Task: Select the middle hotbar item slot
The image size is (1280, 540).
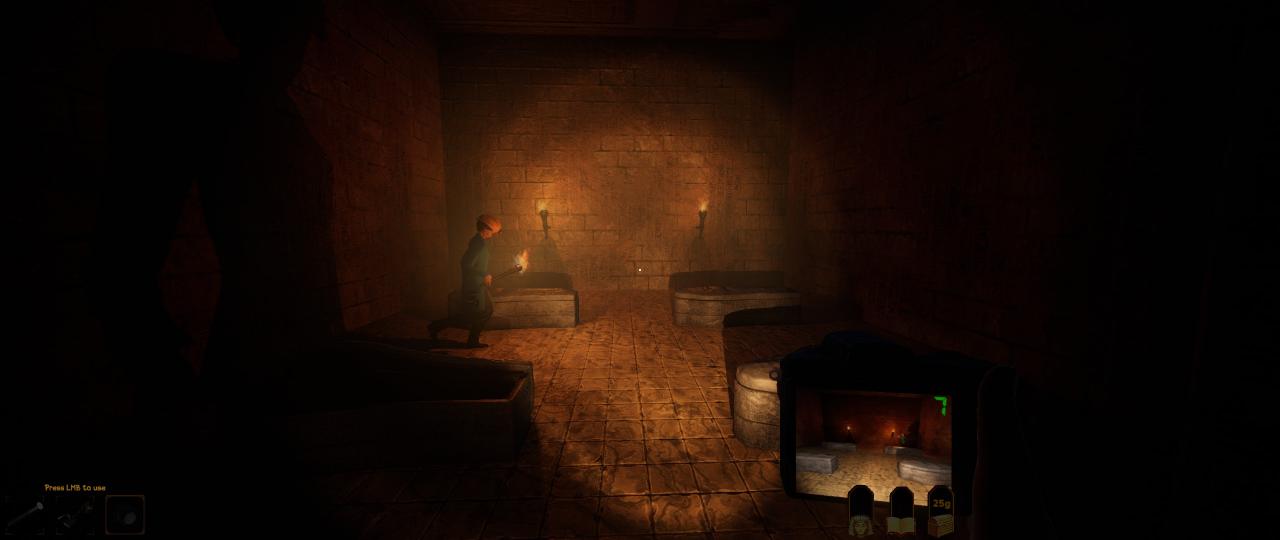Action: [75, 514]
